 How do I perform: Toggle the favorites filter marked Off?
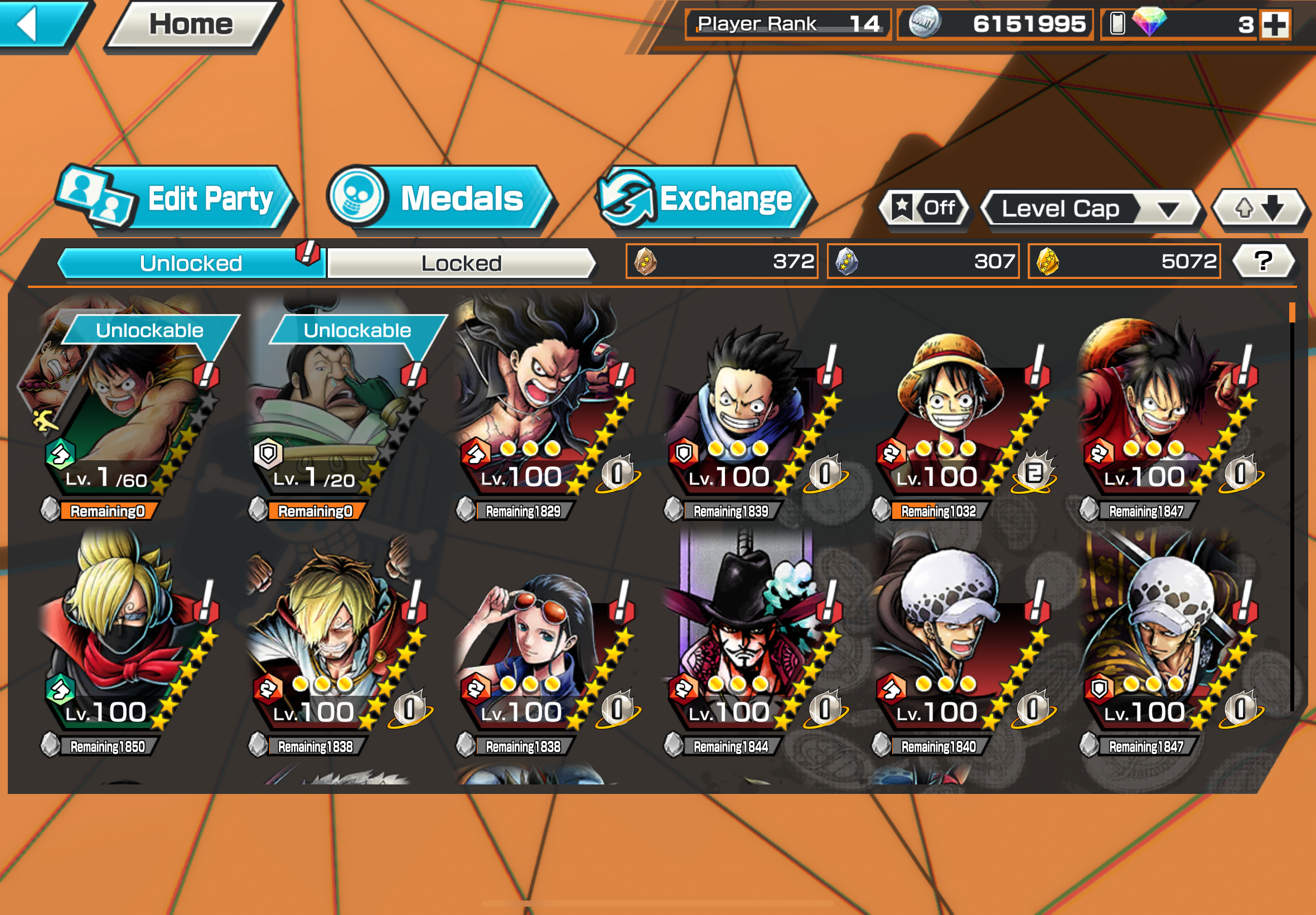(x=924, y=208)
